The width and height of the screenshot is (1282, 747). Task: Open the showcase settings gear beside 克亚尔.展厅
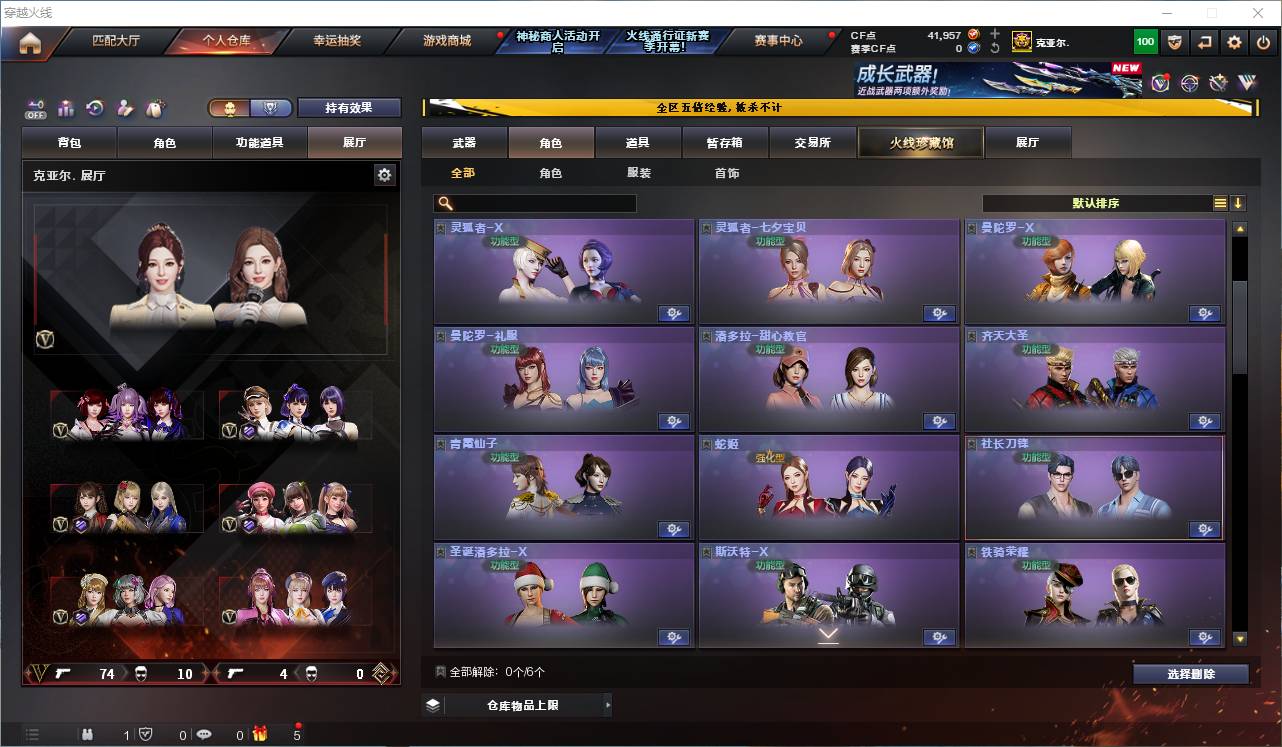[x=385, y=174]
